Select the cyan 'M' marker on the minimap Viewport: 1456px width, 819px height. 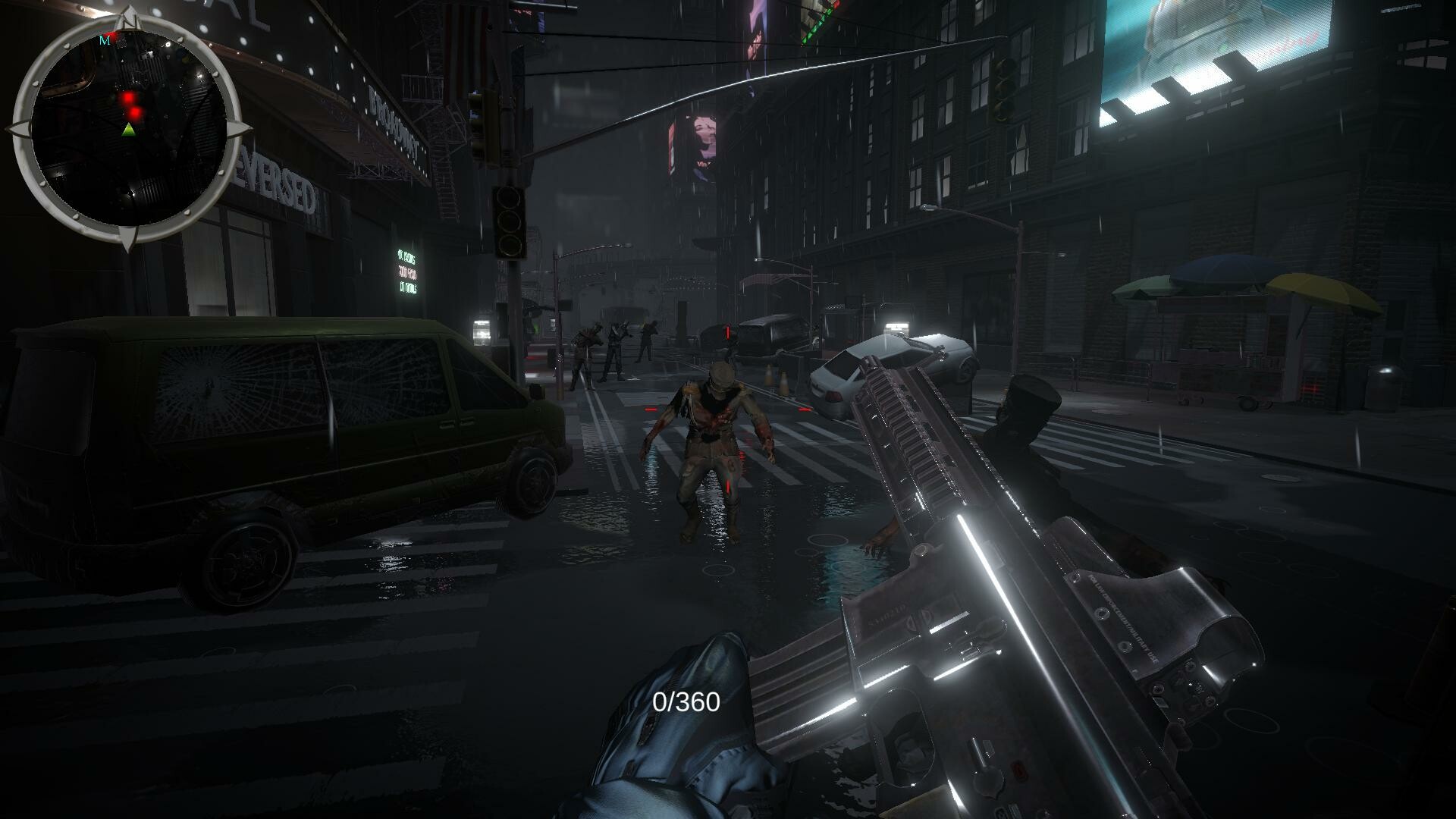point(106,40)
